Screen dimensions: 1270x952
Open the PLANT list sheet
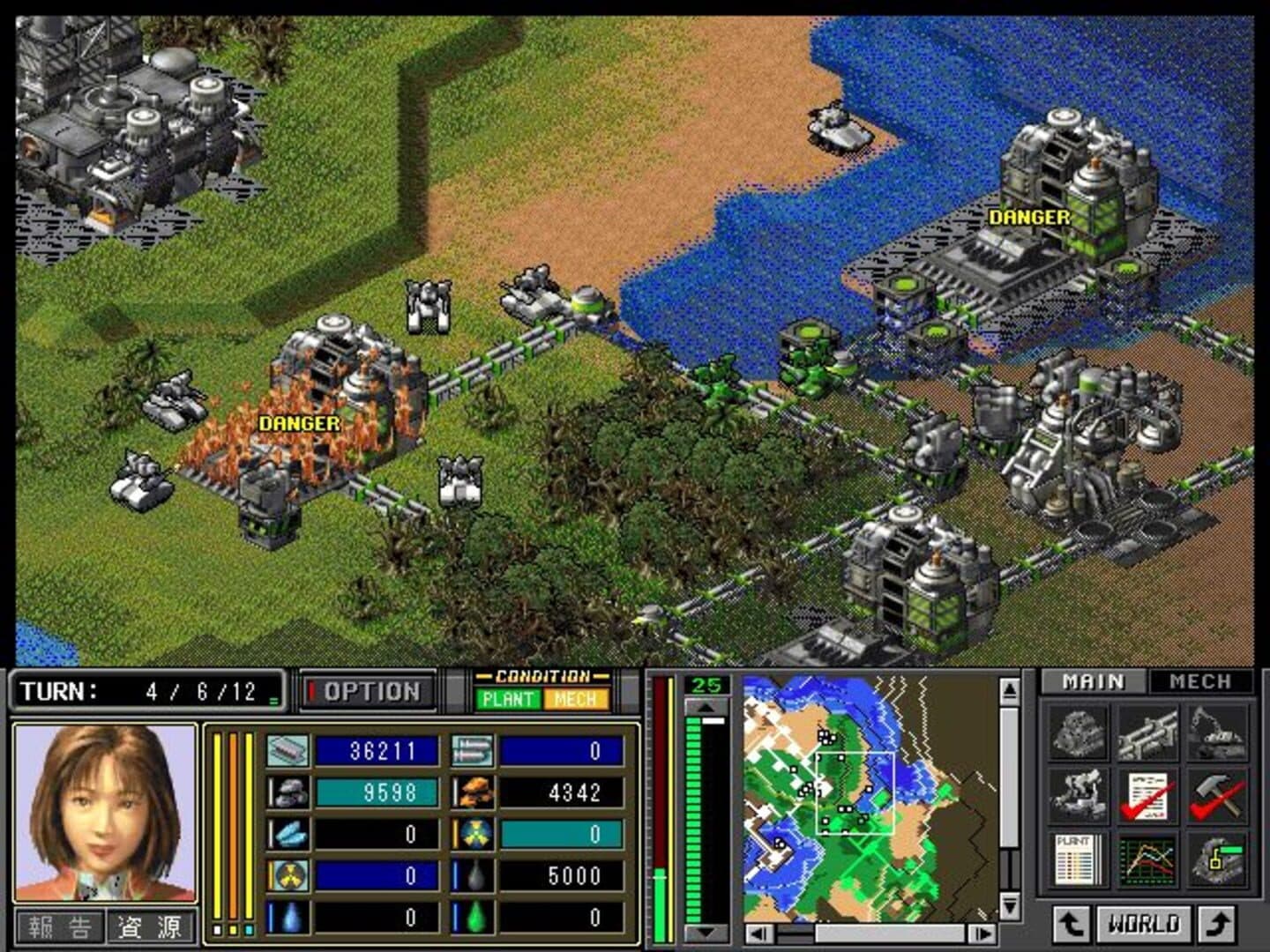pos(1079,859)
